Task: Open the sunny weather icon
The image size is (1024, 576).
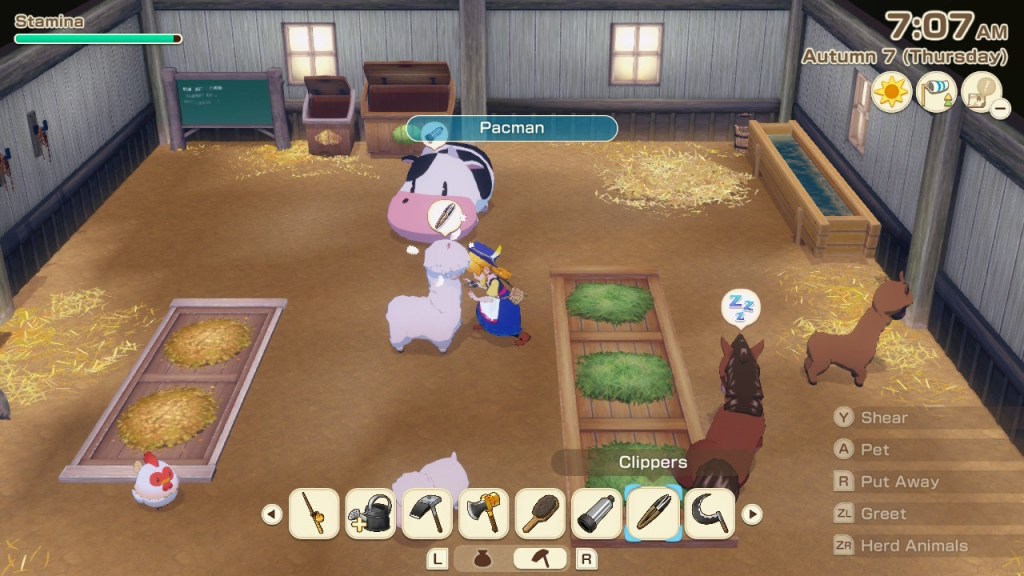Action: click(890, 93)
